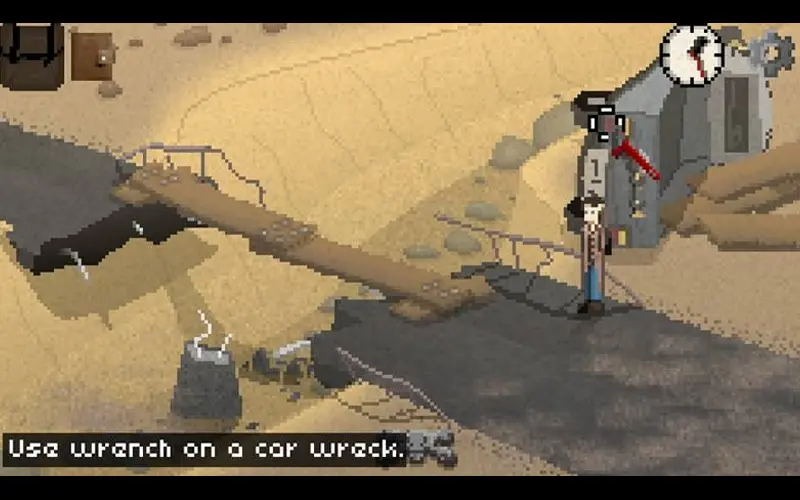Open the dark suitcase inventory icon

(32, 55)
